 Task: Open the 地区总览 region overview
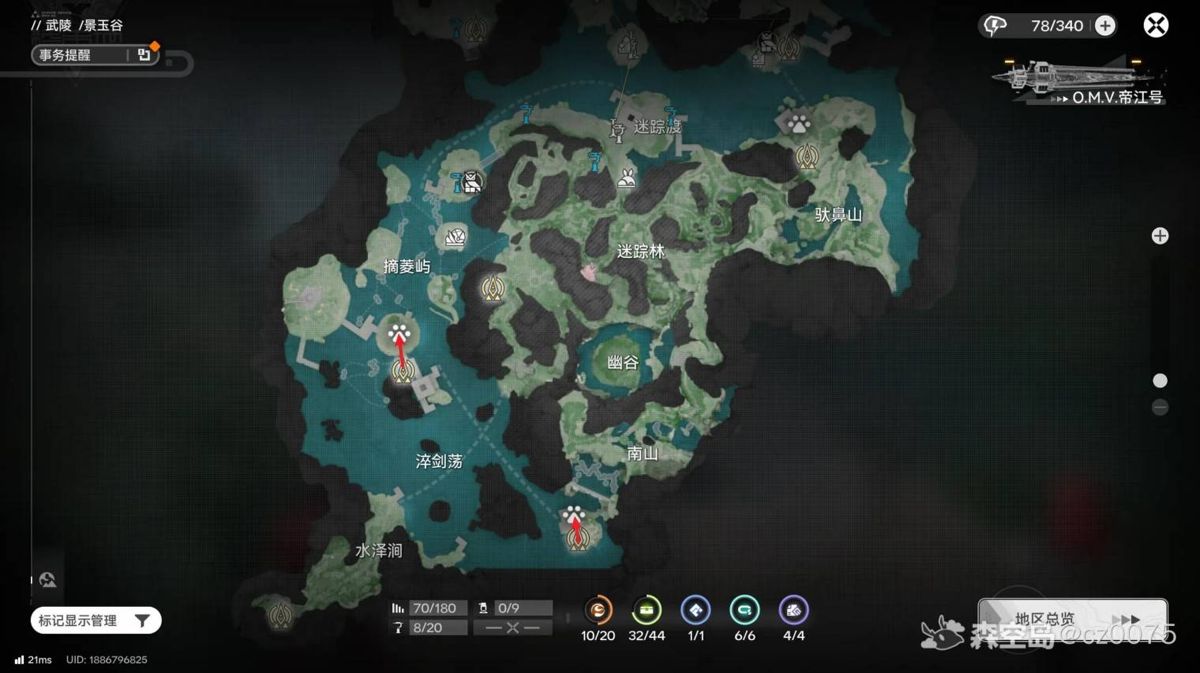pyautogui.click(x=1072, y=620)
